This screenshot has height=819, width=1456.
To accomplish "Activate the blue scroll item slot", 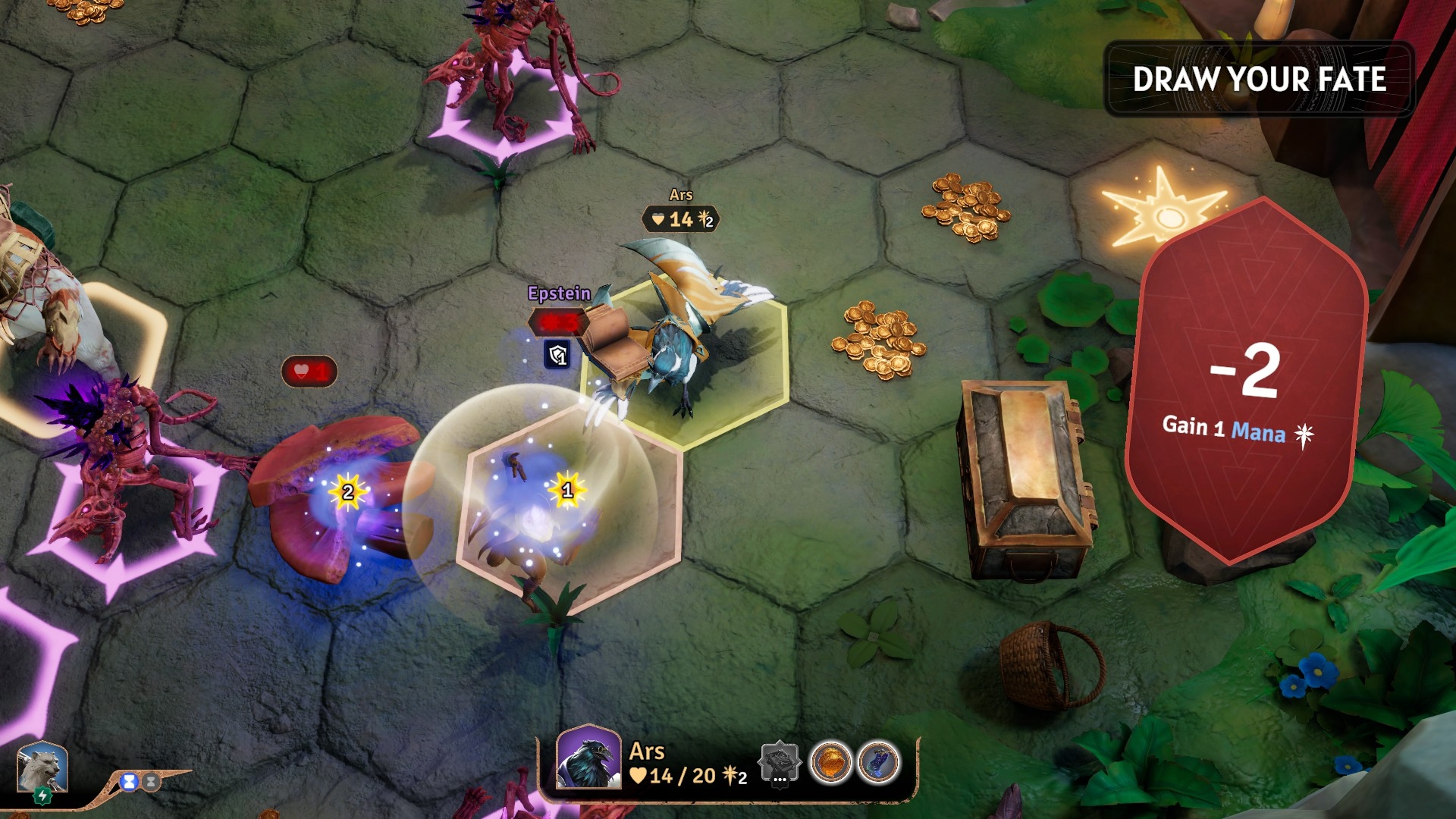I will tap(878, 762).
